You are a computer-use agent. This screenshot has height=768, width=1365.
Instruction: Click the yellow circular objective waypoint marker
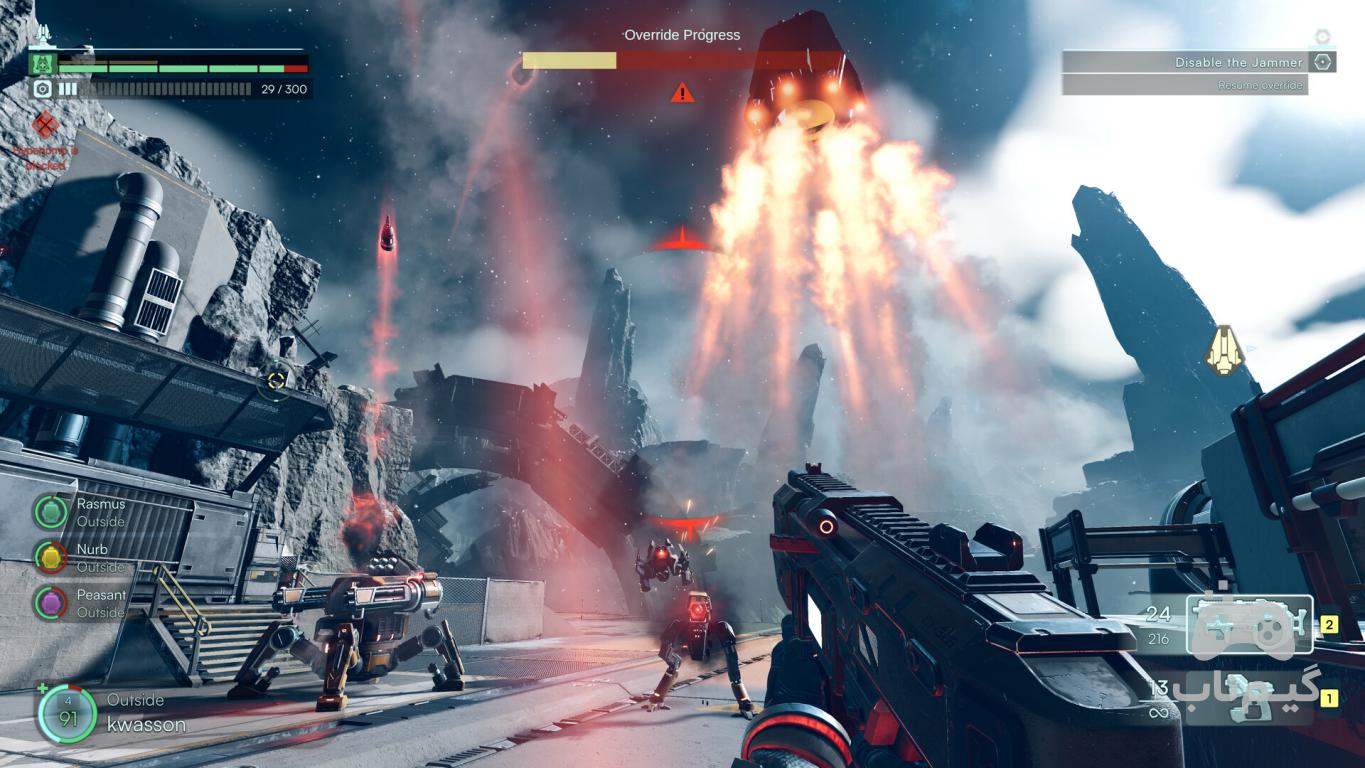pos(275,380)
